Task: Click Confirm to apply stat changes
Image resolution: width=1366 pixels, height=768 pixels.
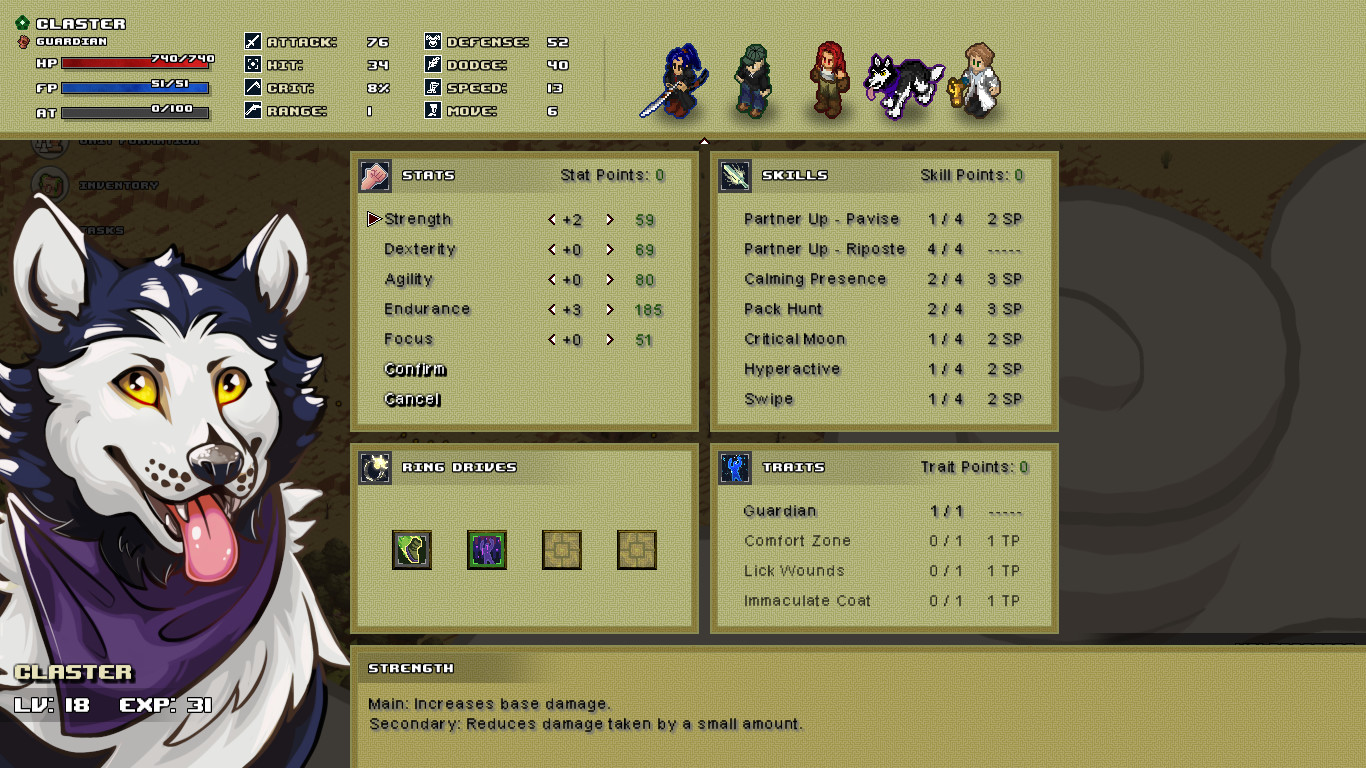Action: [x=414, y=369]
